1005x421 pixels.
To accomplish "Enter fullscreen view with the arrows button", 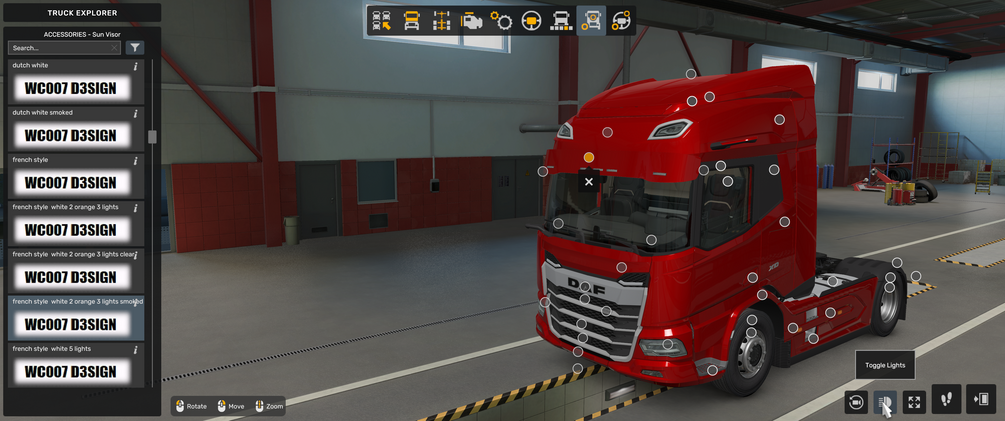I will click(914, 401).
